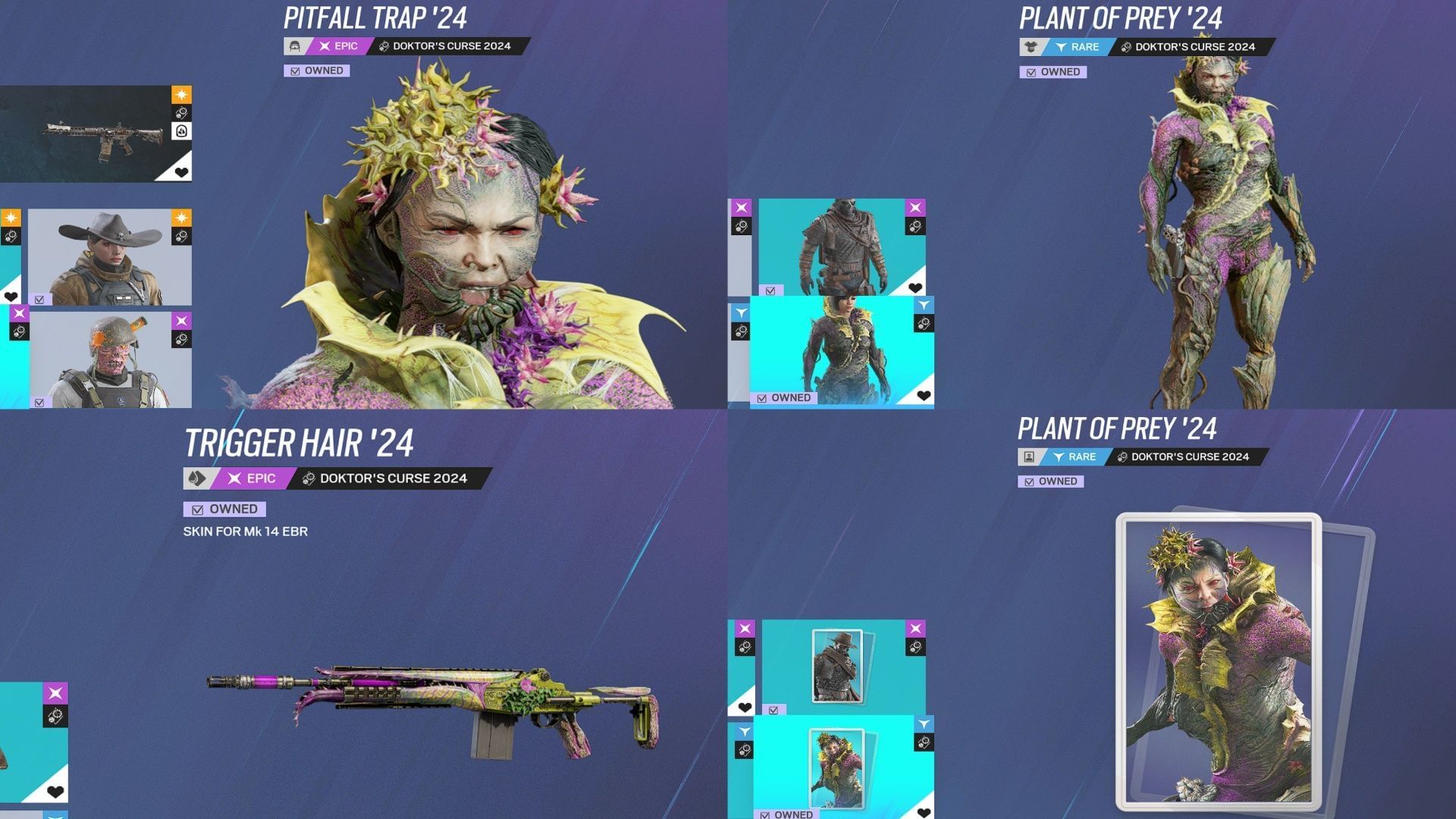1456x819 pixels.
Task: Click the OWNED checkbox under Pitfall Trap '24
Action: [295, 70]
